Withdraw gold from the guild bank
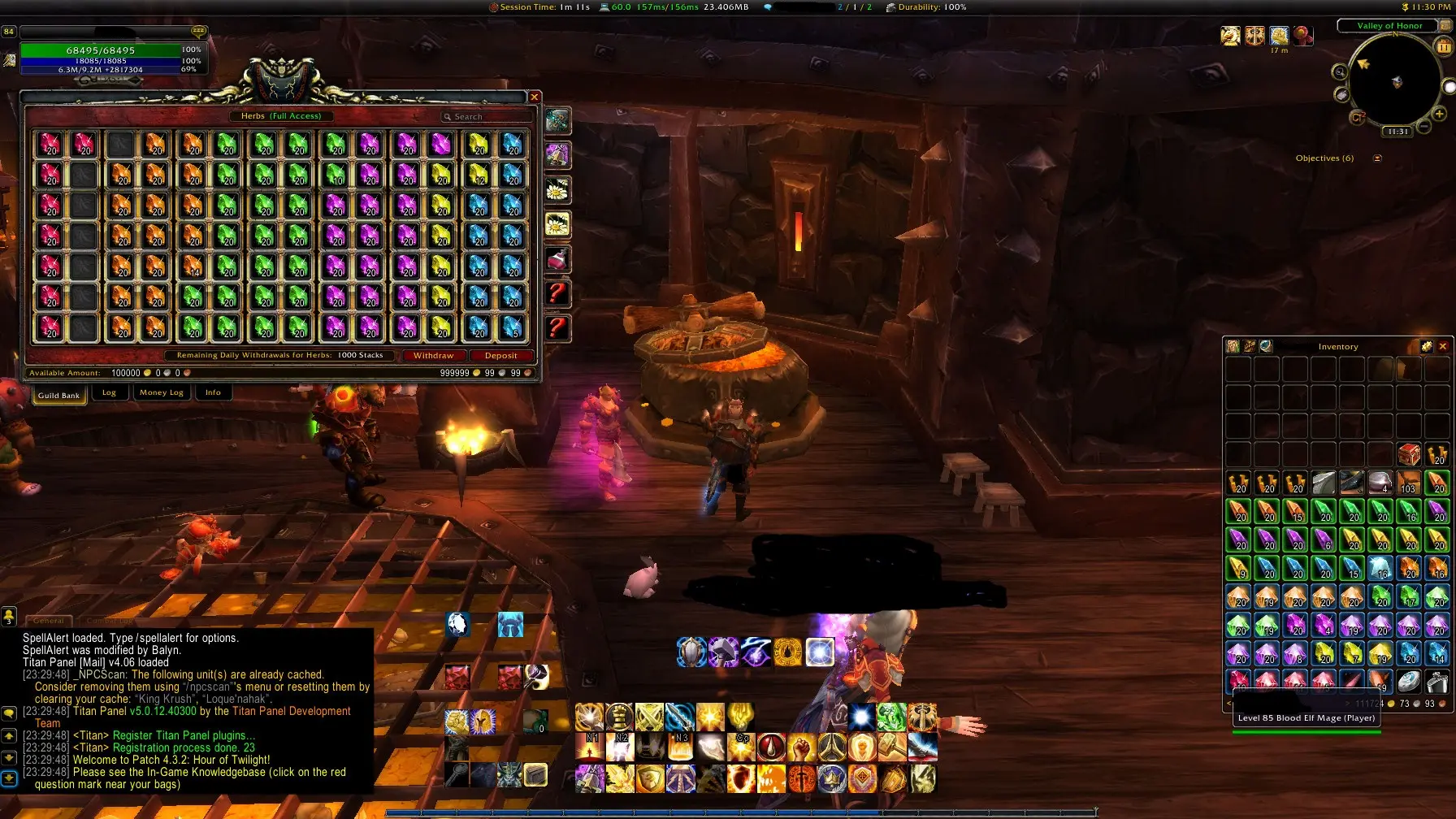 (433, 356)
